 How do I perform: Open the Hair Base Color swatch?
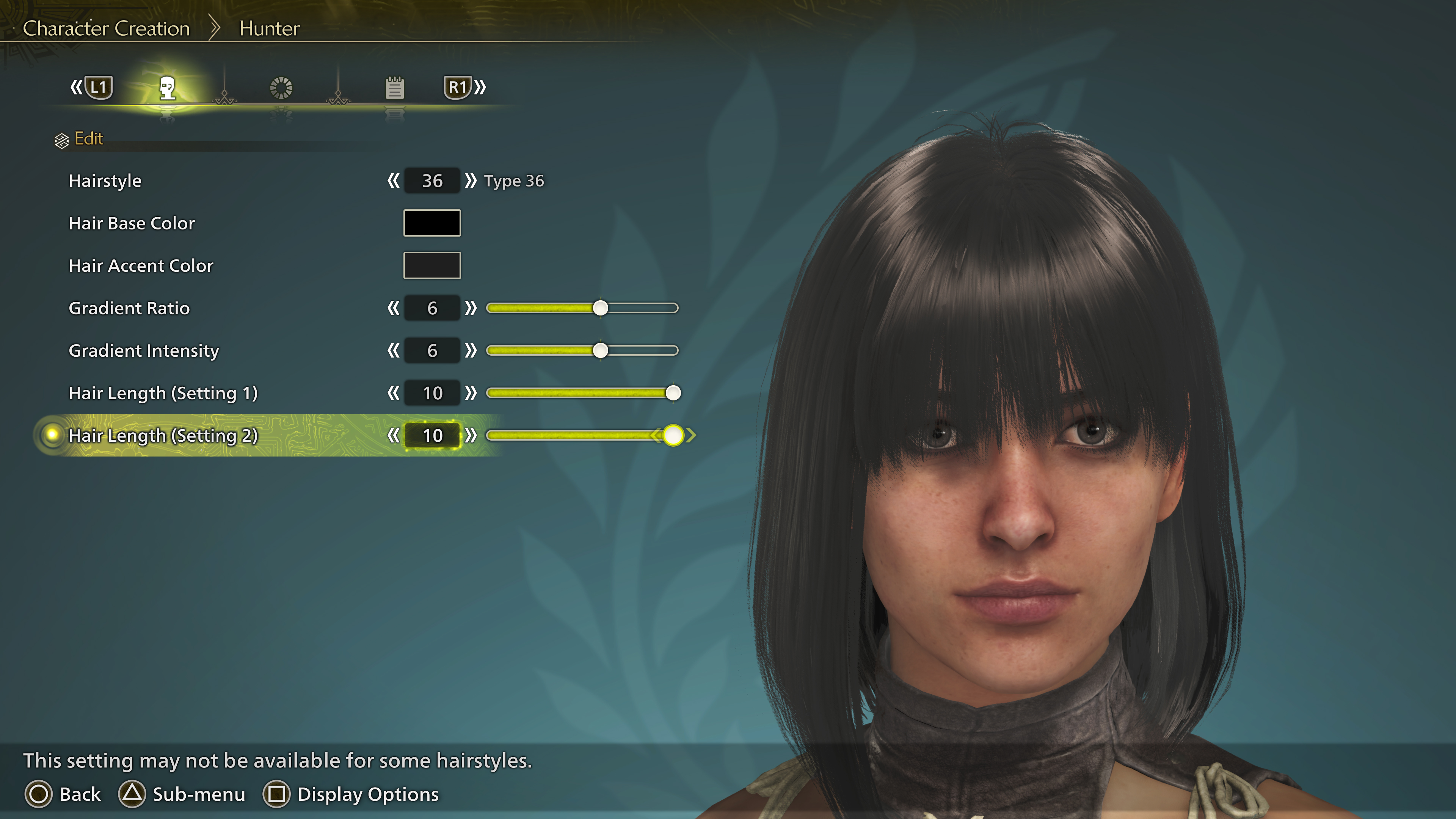coord(432,223)
